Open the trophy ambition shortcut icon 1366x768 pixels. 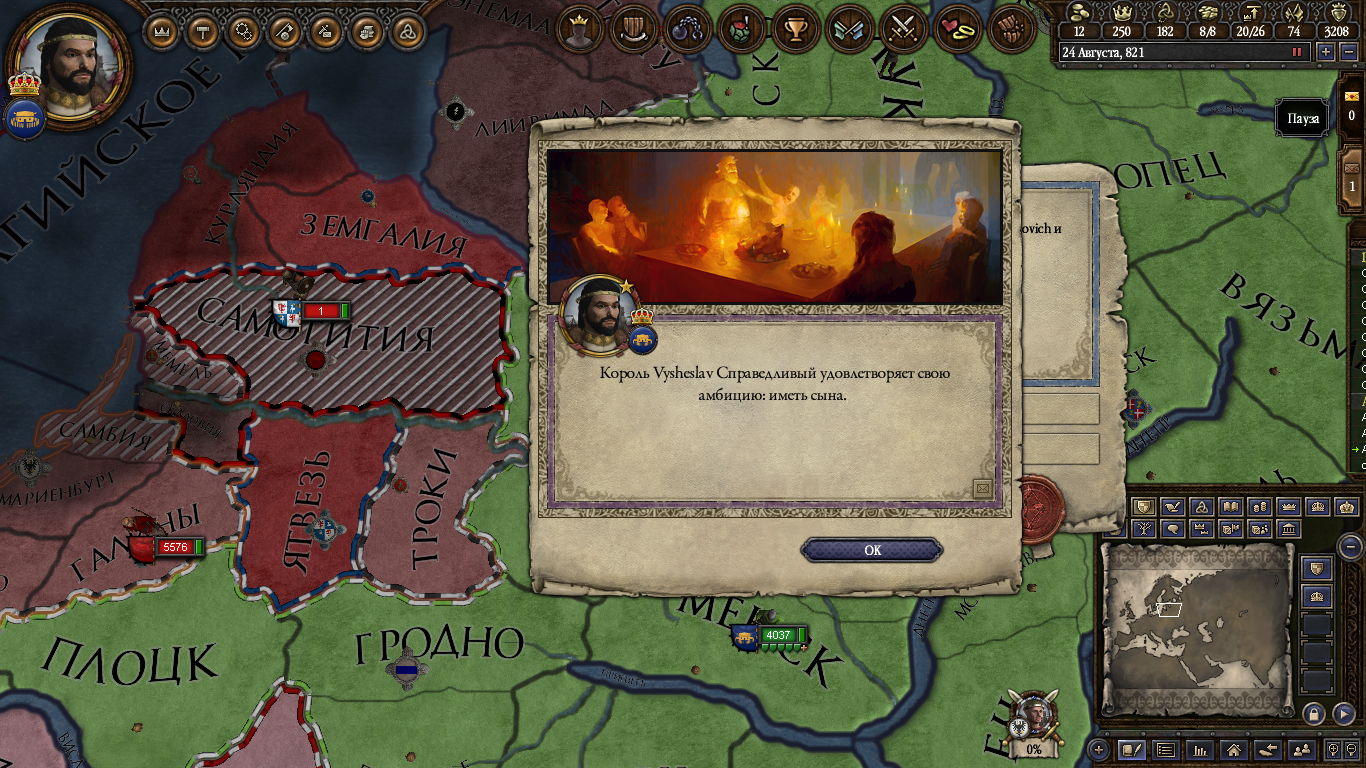pyautogui.click(x=796, y=30)
